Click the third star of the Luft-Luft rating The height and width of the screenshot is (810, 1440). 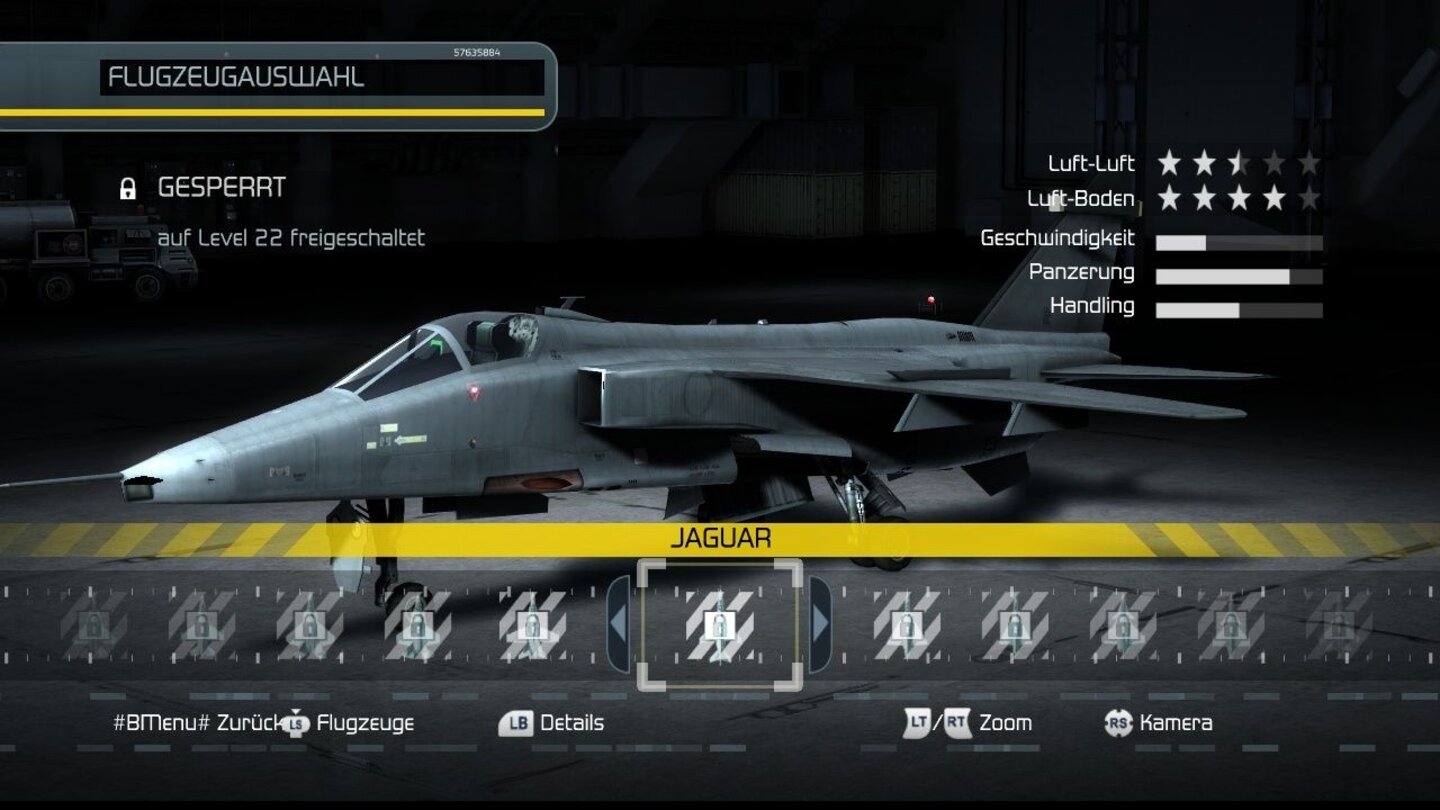point(1238,161)
